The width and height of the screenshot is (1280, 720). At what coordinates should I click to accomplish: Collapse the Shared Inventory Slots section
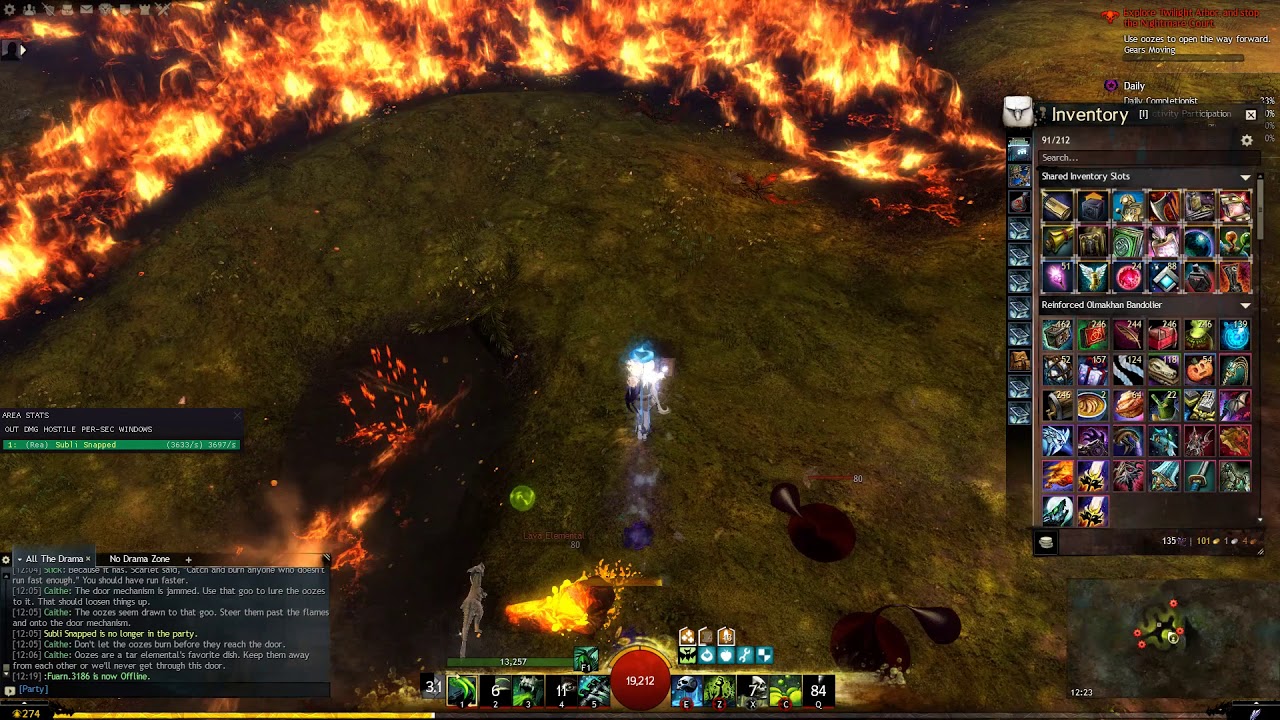tap(1246, 177)
